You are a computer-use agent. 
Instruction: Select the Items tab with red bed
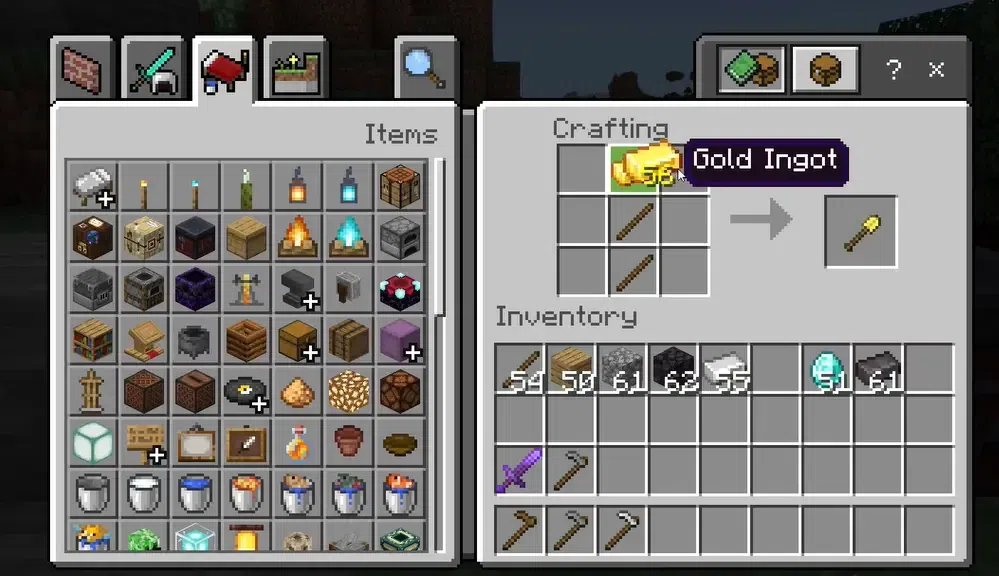pyautogui.click(x=225, y=69)
